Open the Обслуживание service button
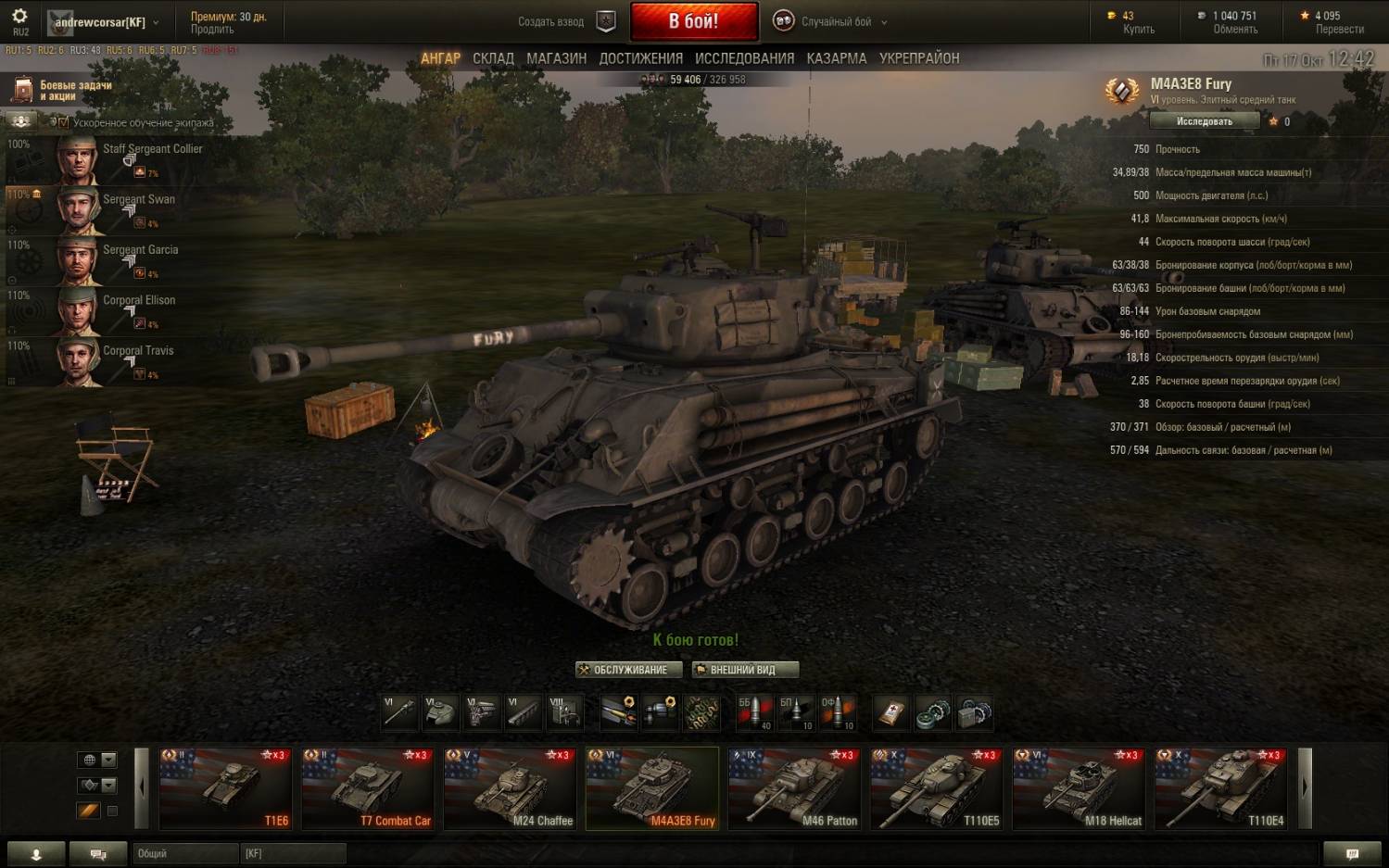Viewport: 1389px width, 868px height. tap(629, 670)
